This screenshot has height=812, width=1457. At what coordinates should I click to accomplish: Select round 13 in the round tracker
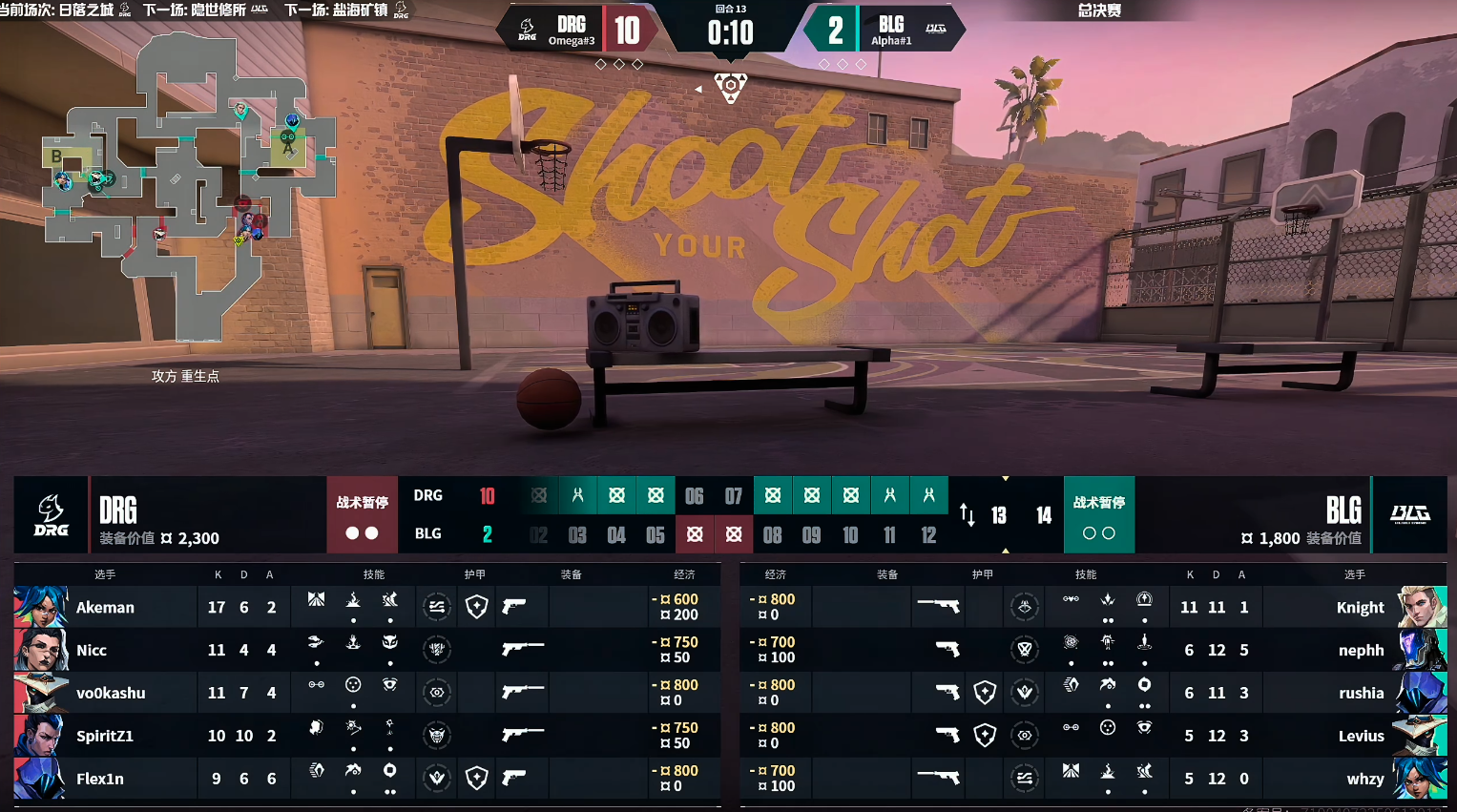point(999,515)
